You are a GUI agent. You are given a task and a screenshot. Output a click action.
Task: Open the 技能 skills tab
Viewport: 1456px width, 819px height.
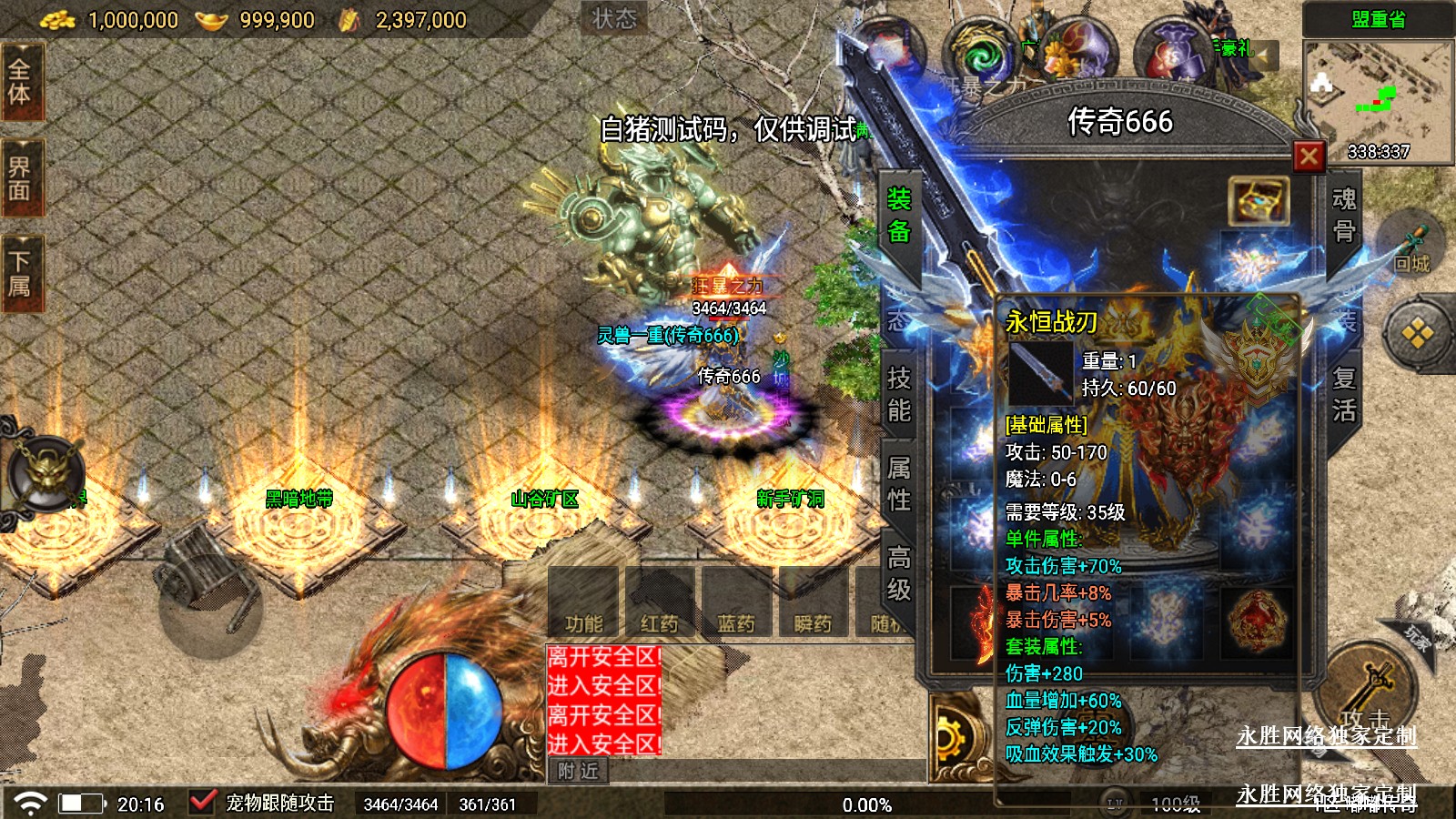(899, 394)
